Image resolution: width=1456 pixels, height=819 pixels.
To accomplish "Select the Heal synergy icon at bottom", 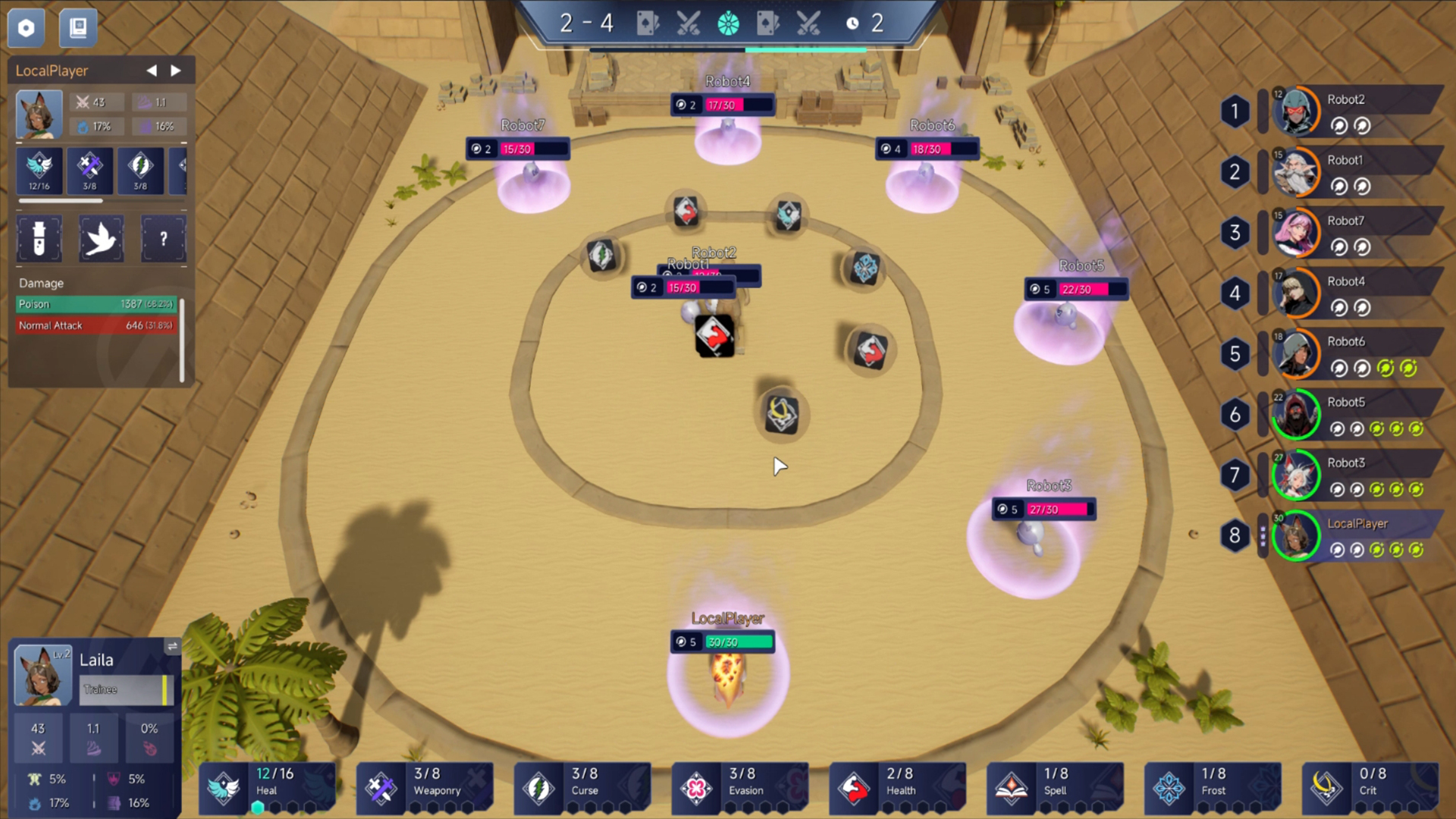I will (223, 785).
